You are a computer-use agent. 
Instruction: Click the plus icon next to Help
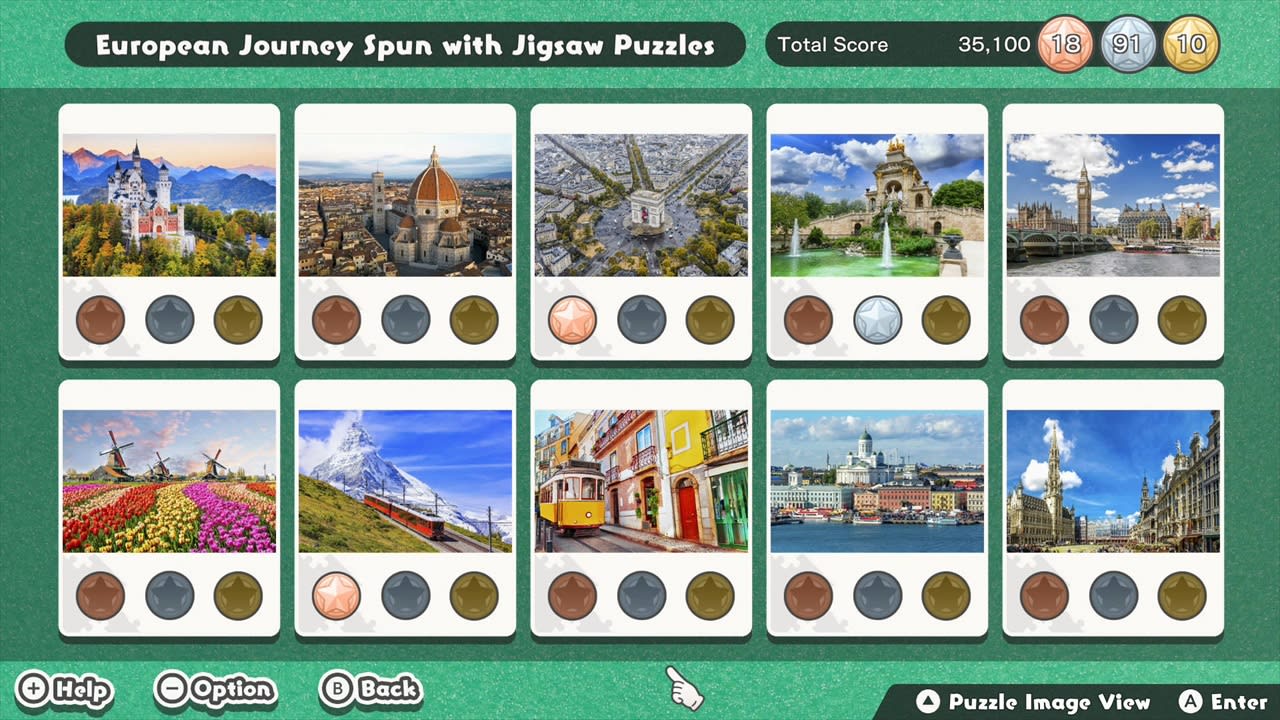pos(32,690)
